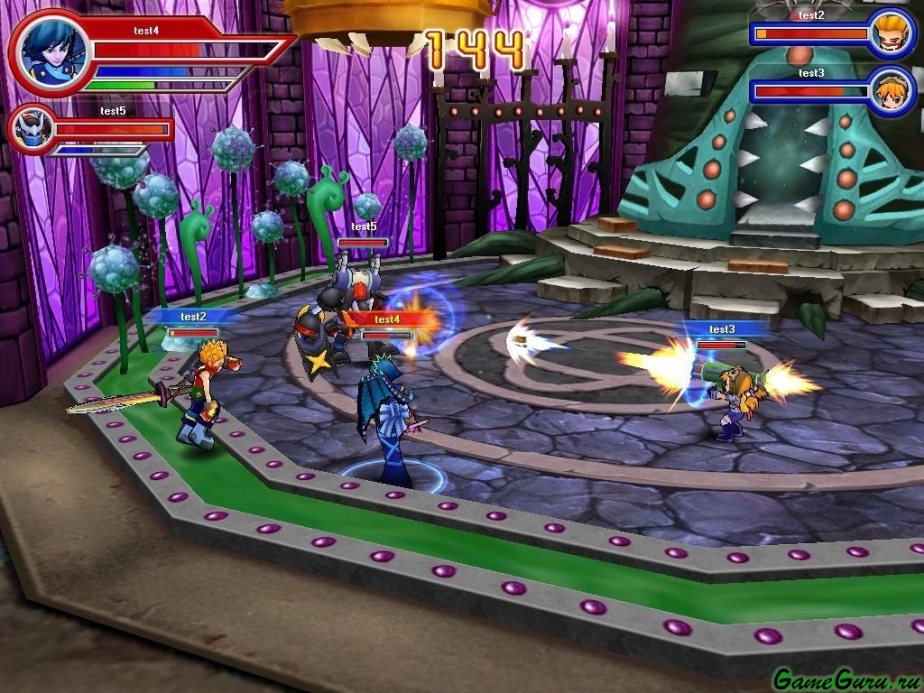The height and width of the screenshot is (693, 924).
Task: Select test5's armored robot portrait
Action: click(x=29, y=130)
